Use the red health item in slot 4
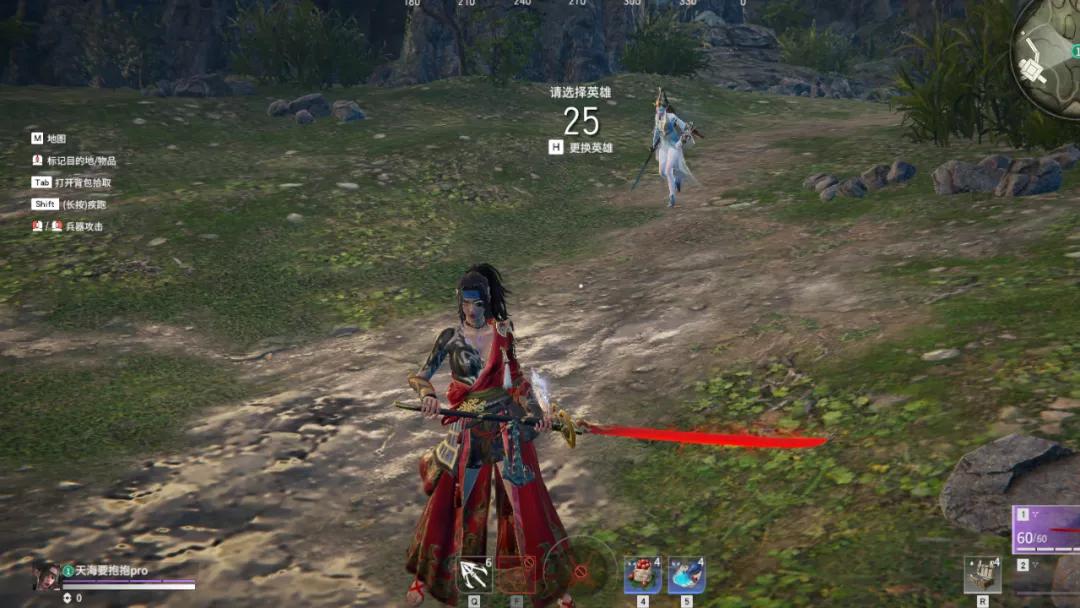This screenshot has height=608, width=1080. tap(642, 575)
